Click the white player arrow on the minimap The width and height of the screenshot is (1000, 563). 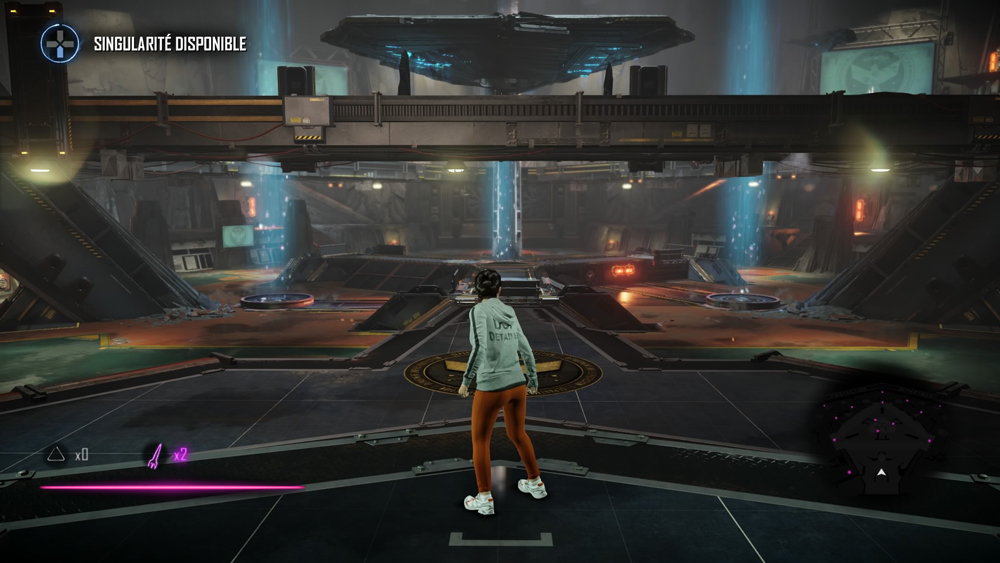click(x=881, y=473)
